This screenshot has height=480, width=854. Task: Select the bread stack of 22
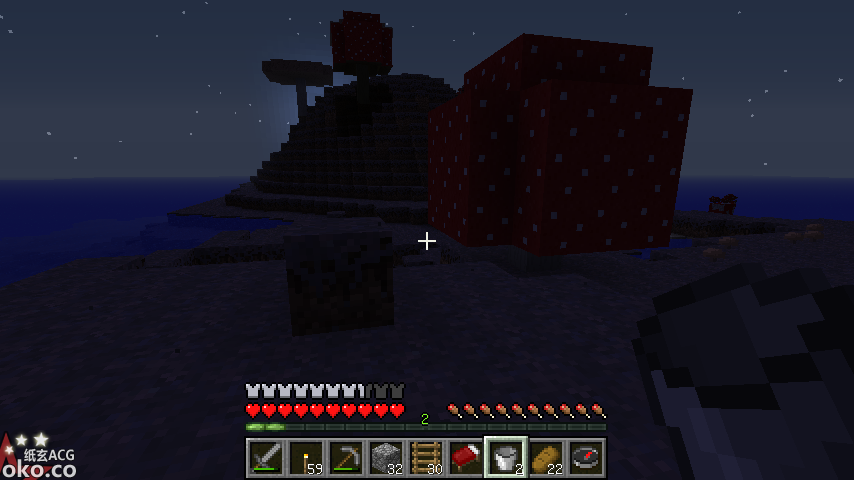coord(546,458)
